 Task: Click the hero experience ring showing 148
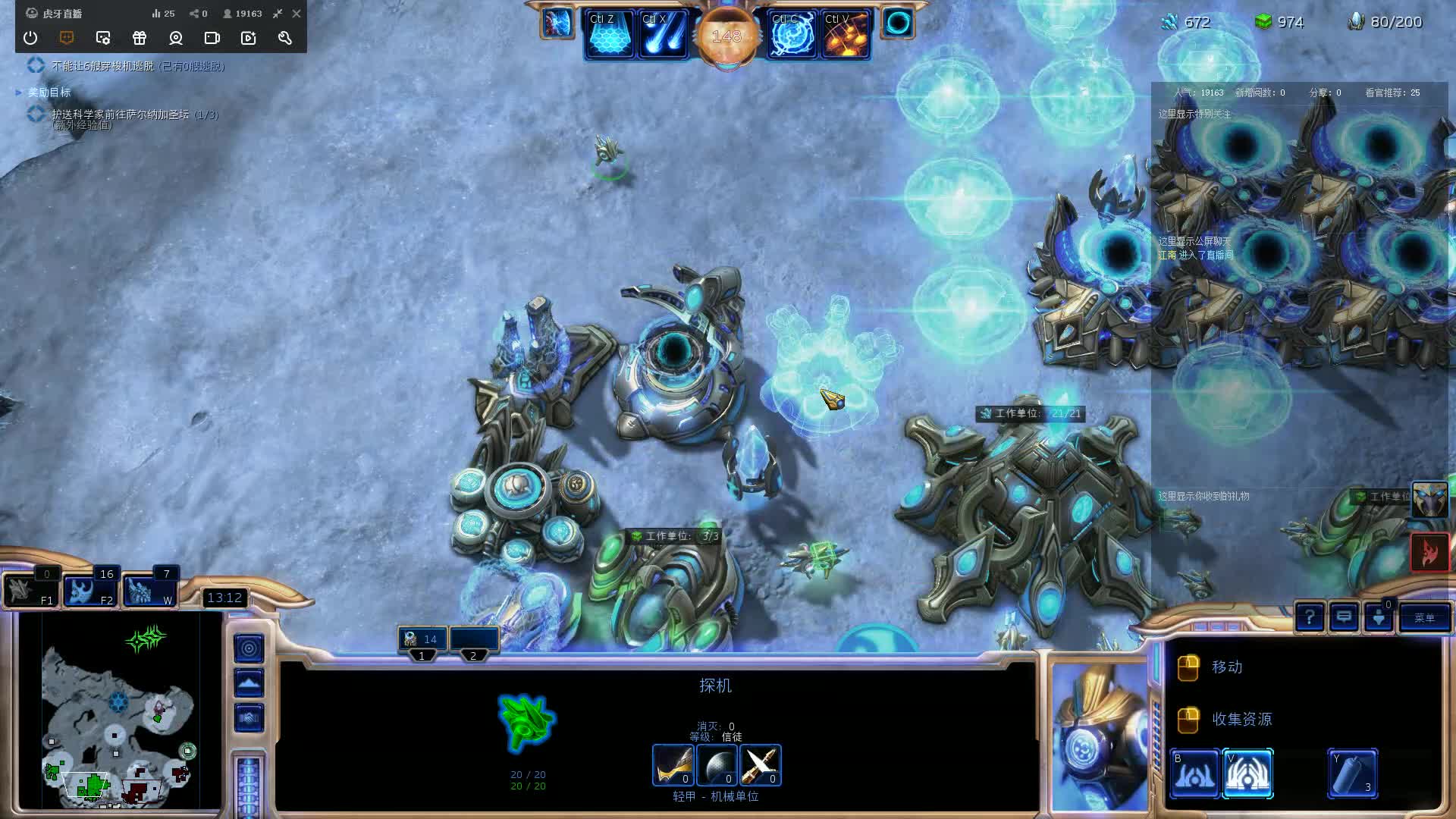(x=727, y=33)
